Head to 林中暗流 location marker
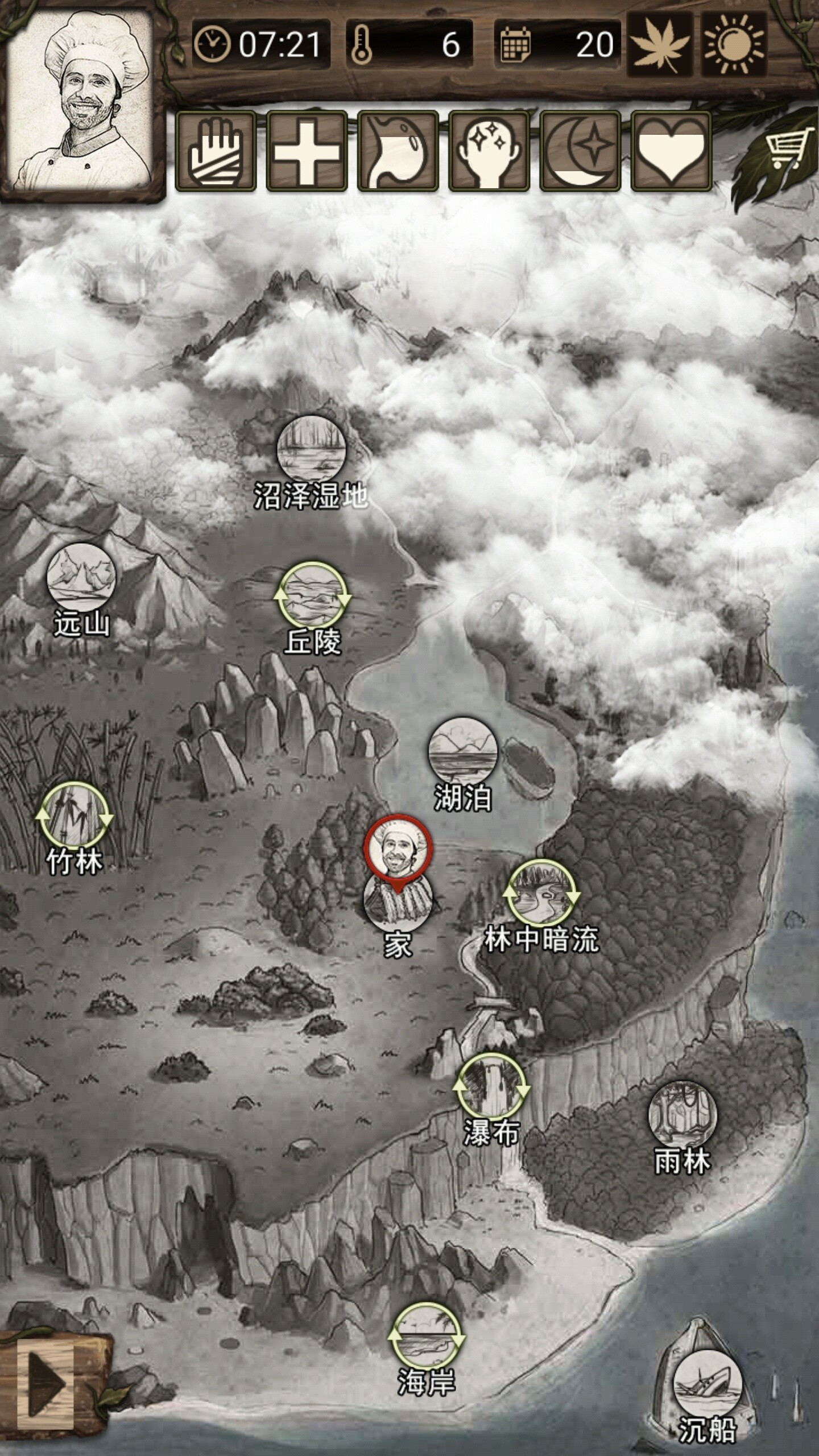The width and height of the screenshot is (819, 1456). pyautogui.click(x=541, y=892)
